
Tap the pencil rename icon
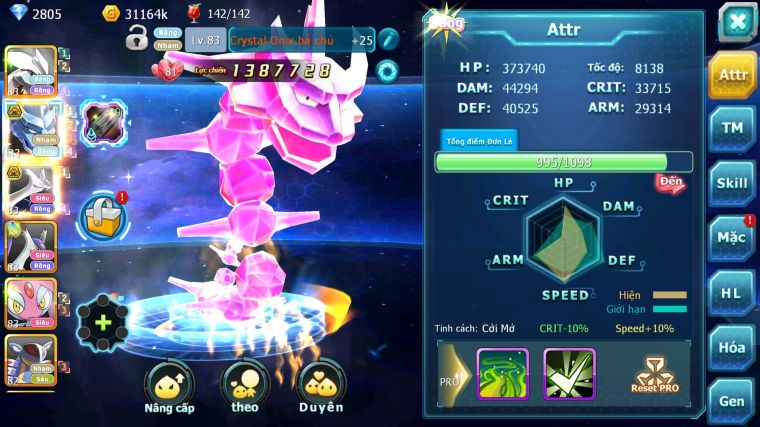click(x=388, y=39)
